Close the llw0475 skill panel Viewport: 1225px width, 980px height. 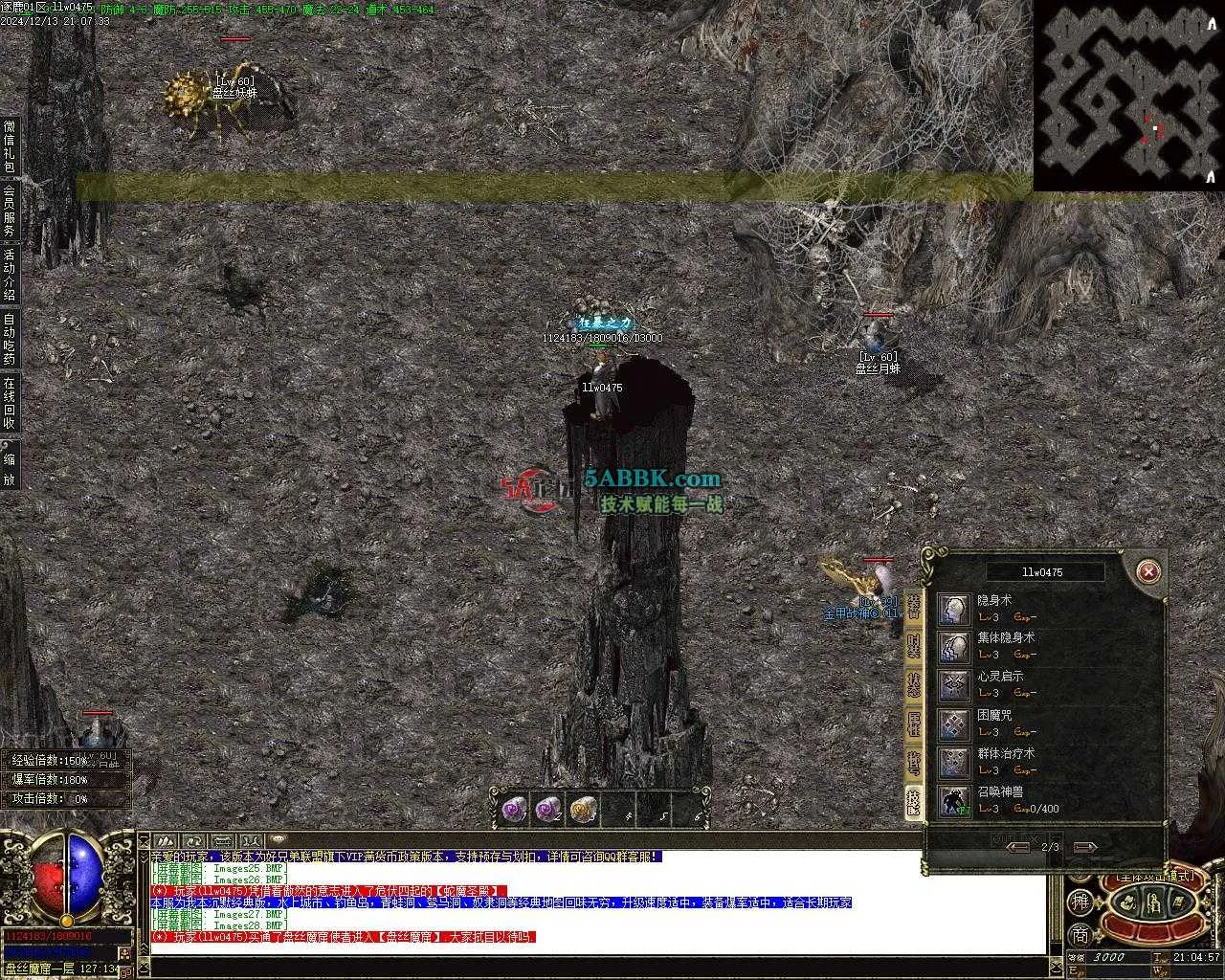1147,572
